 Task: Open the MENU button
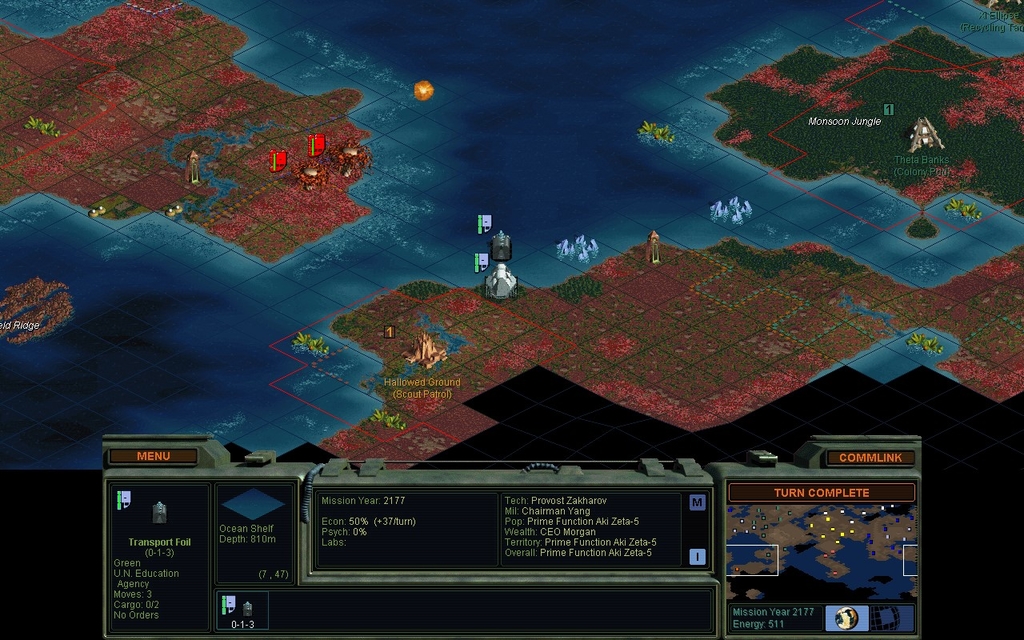pos(153,456)
